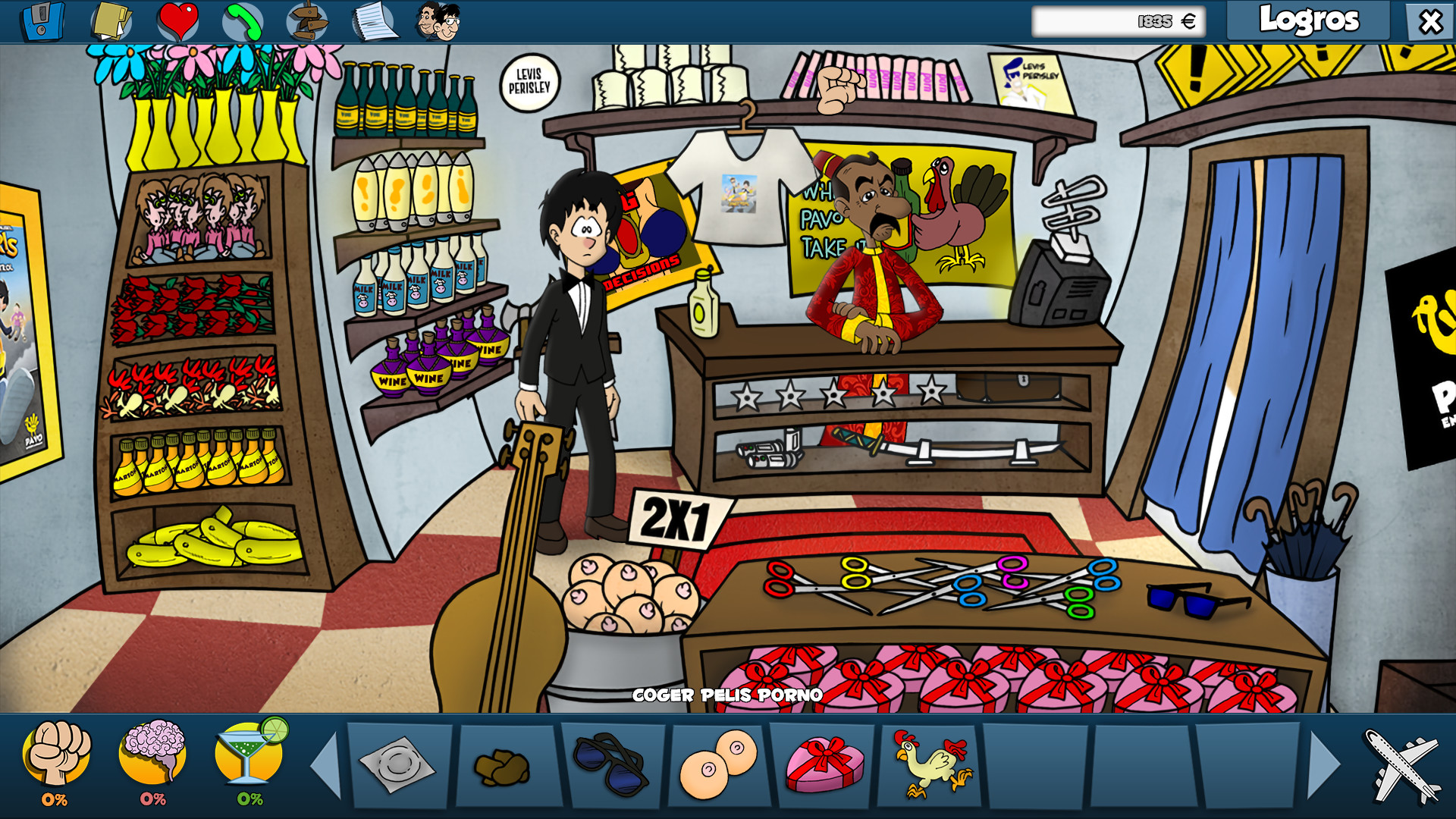Click the money field showing 1835 euros

point(1119,23)
